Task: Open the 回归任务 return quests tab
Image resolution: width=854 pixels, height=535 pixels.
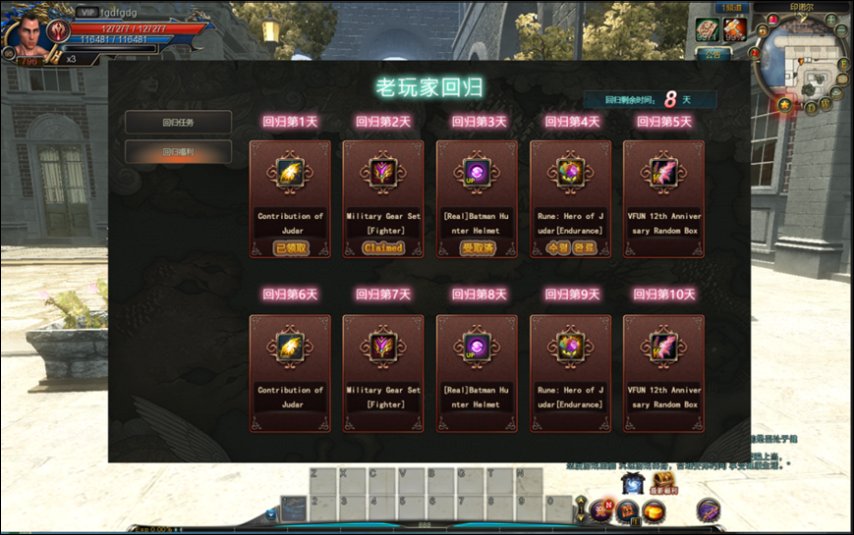Action: click(x=178, y=123)
